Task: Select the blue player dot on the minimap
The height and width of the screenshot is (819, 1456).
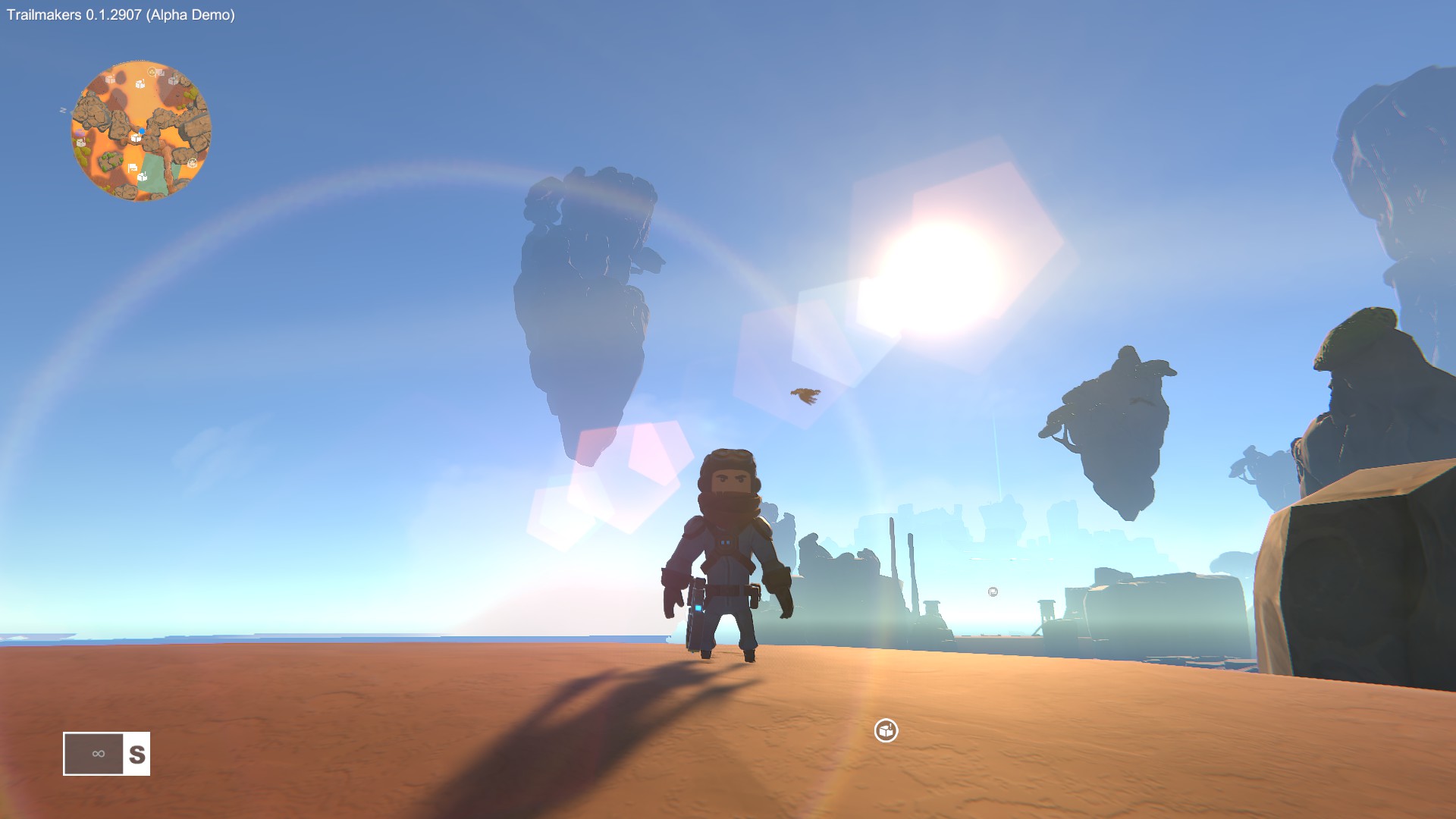Action: [142, 130]
